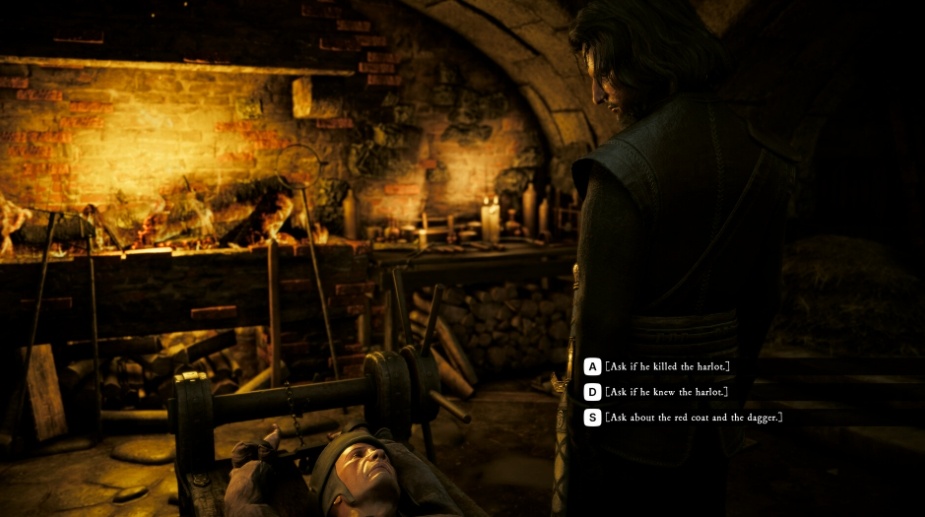Choose "Ask if he killed the harlot" dialogue option
The height and width of the screenshot is (517, 925).
tap(666, 367)
